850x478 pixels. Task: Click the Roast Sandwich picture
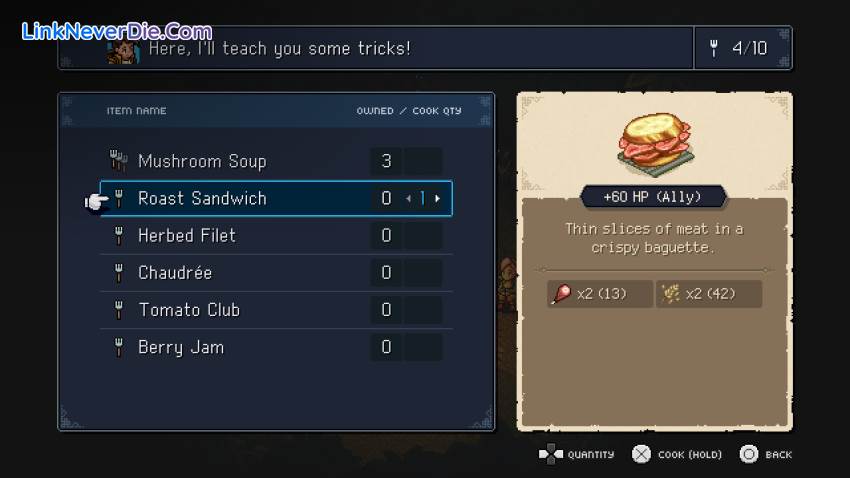pos(655,142)
